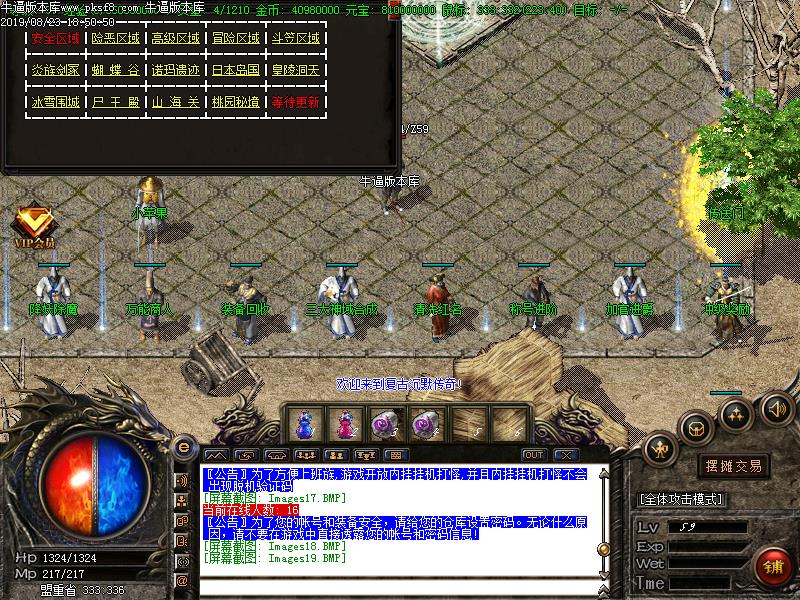Open the 摆摊交易 stall trade button
The height and width of the screenshot is (600, 800).
pyautogui.click(x=734, y=466)
